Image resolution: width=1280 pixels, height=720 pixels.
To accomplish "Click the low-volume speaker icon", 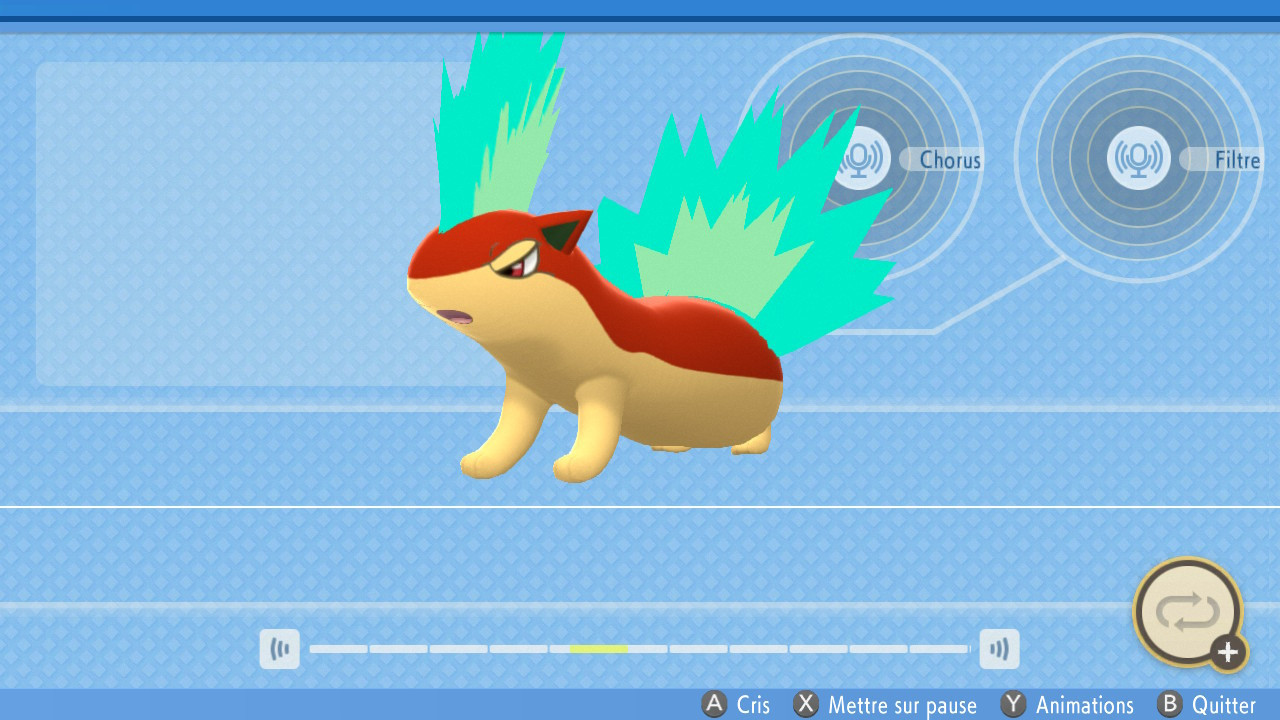I will [x=280, y=648].
